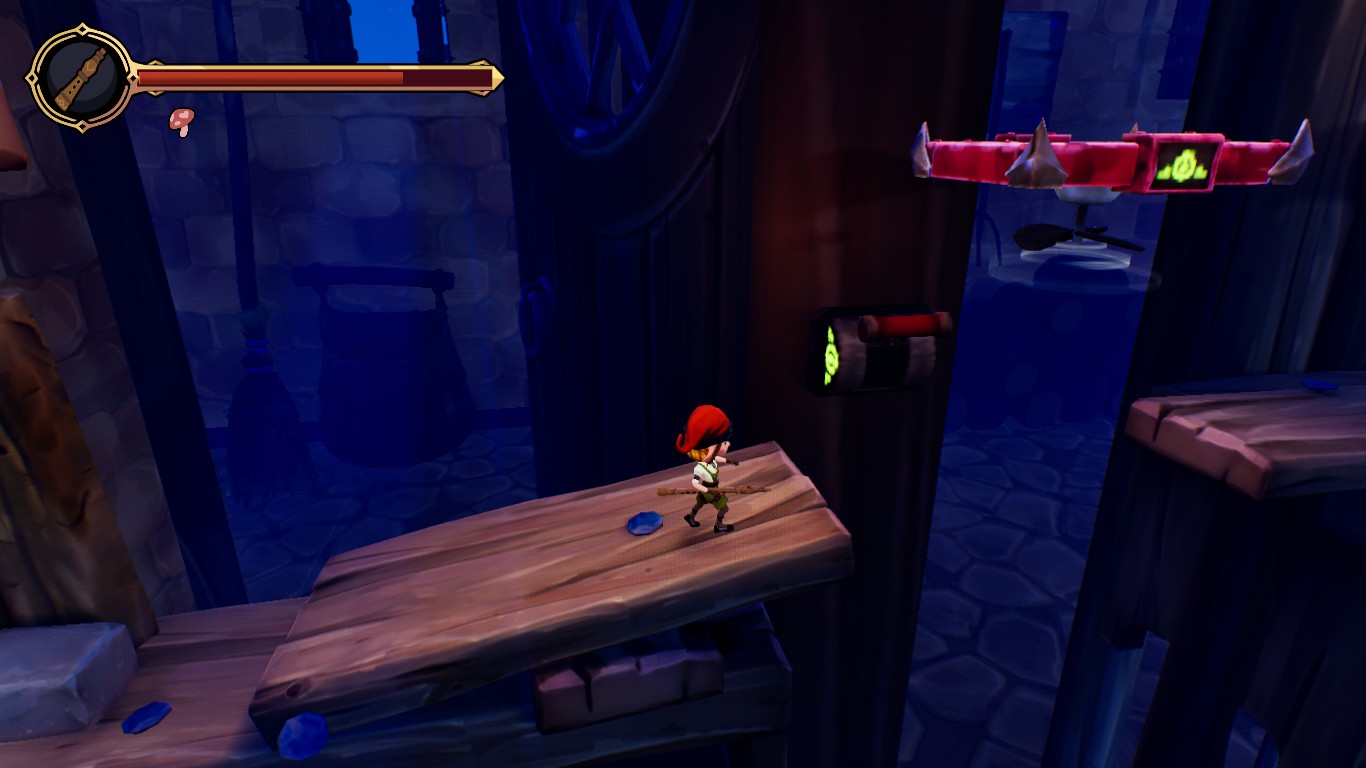Click the wooden staff weapon icon
This screenshot has width=1366, height=768.
(80, 78)
